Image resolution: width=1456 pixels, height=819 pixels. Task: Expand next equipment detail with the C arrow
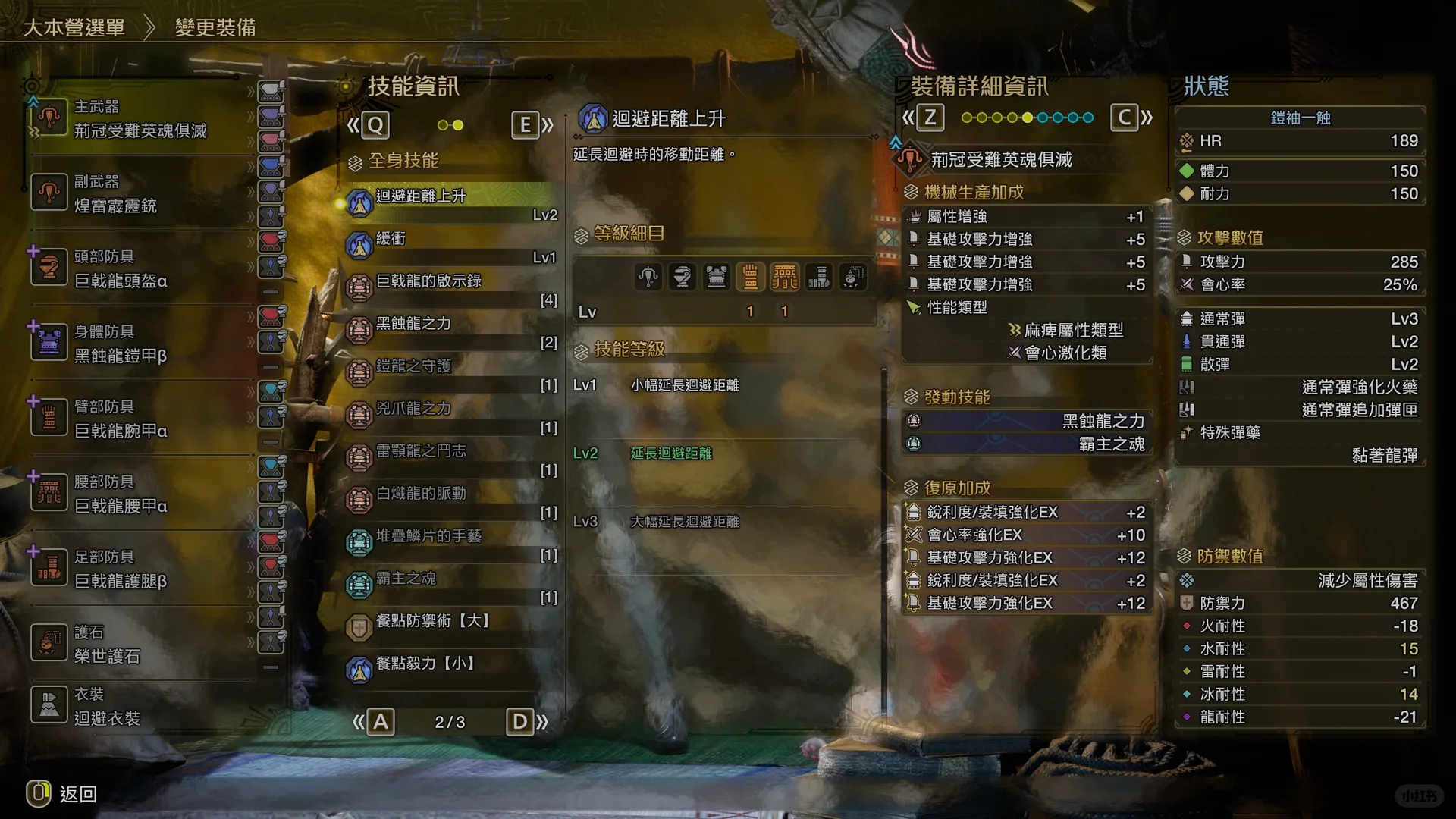click(1125, 118)
